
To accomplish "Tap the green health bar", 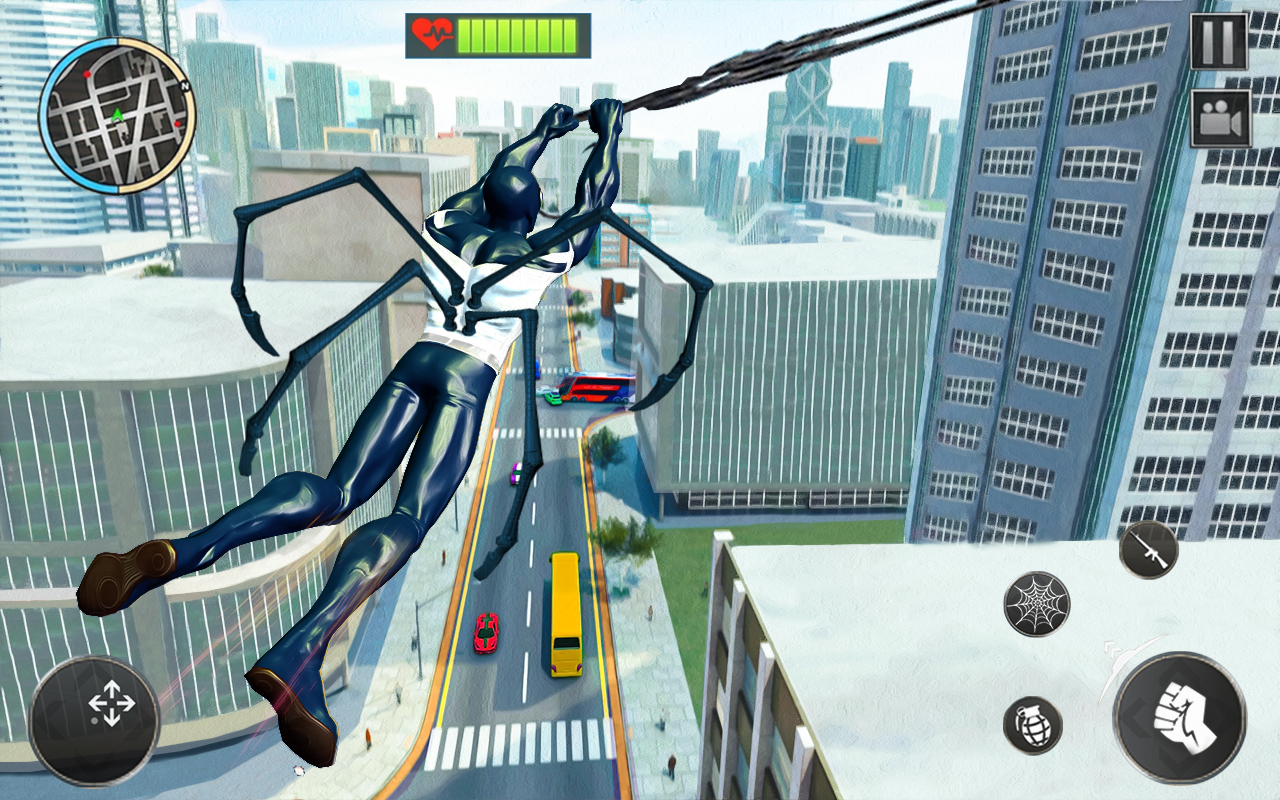I will tap(516, 33).
